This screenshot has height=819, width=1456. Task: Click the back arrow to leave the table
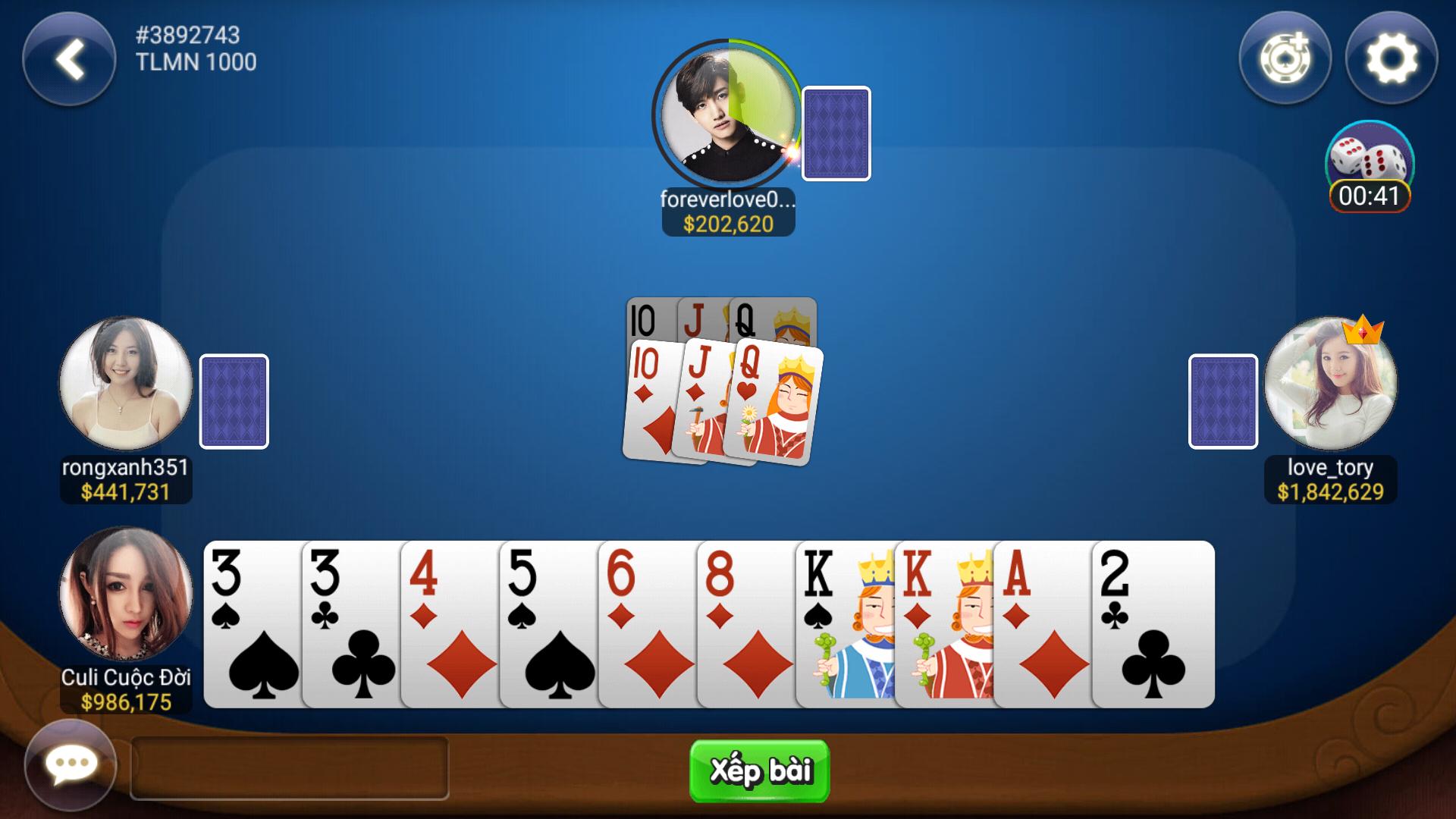[68, 62]
